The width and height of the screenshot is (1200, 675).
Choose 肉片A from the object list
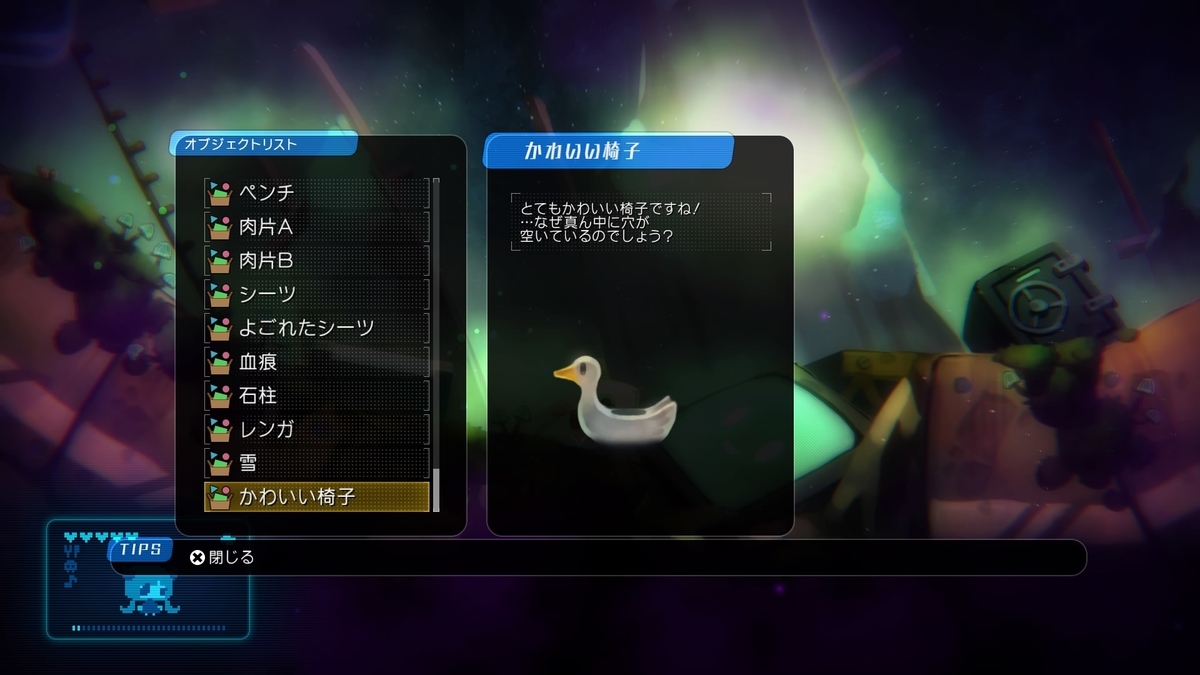[317, 227]
